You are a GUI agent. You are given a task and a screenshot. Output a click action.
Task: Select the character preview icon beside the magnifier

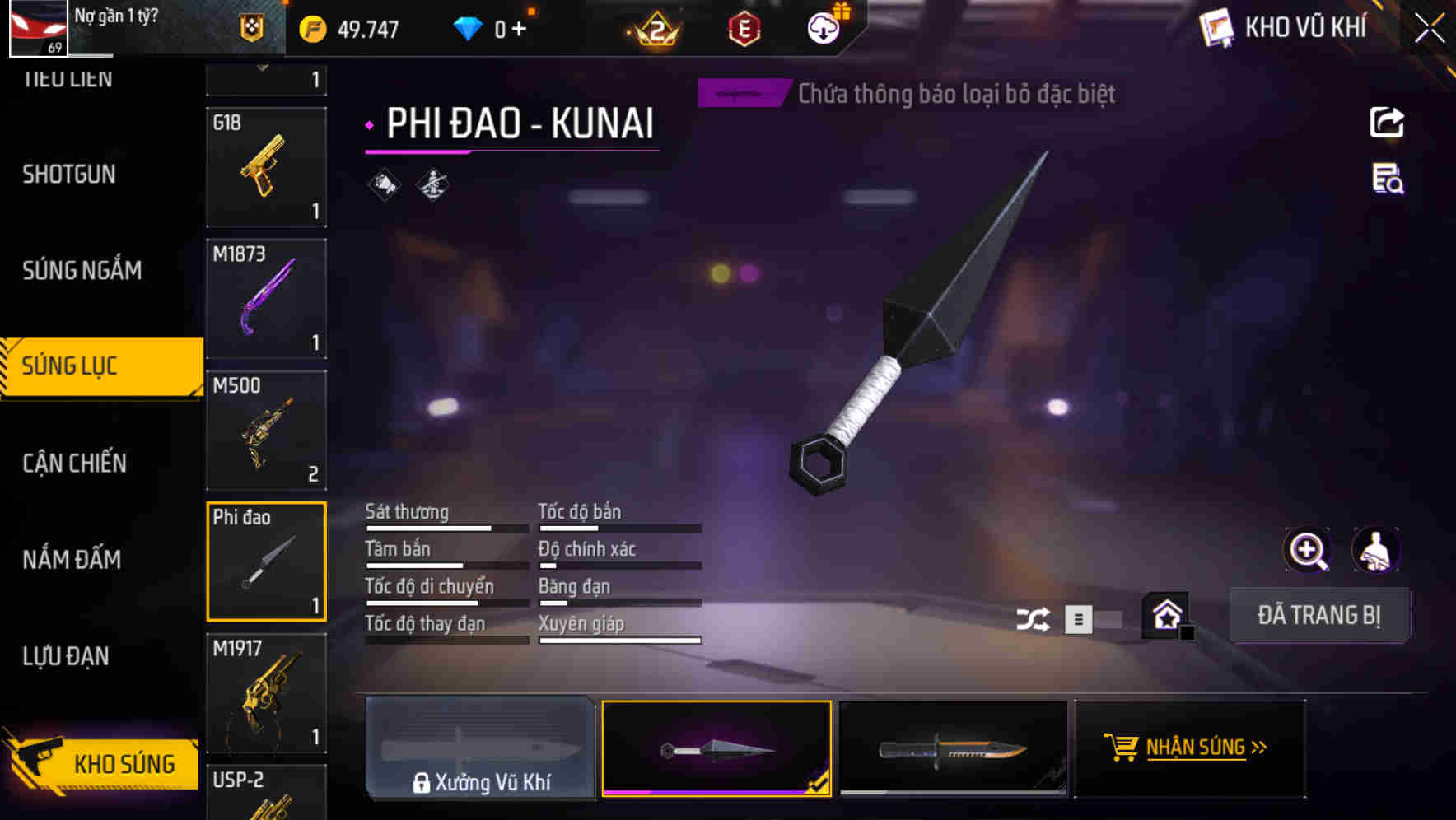point(1376,550)
